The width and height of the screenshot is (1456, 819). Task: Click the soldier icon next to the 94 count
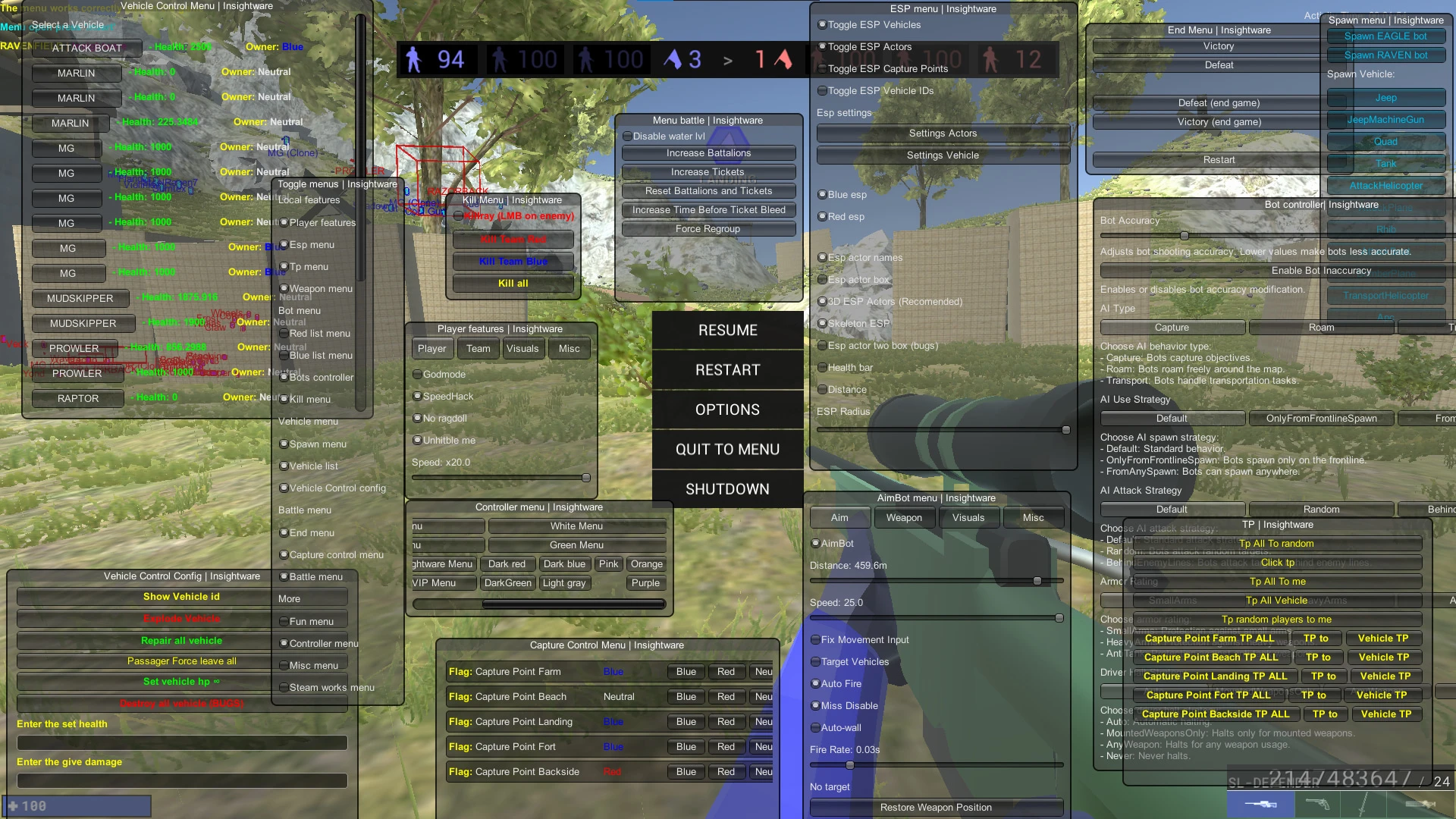413,60
